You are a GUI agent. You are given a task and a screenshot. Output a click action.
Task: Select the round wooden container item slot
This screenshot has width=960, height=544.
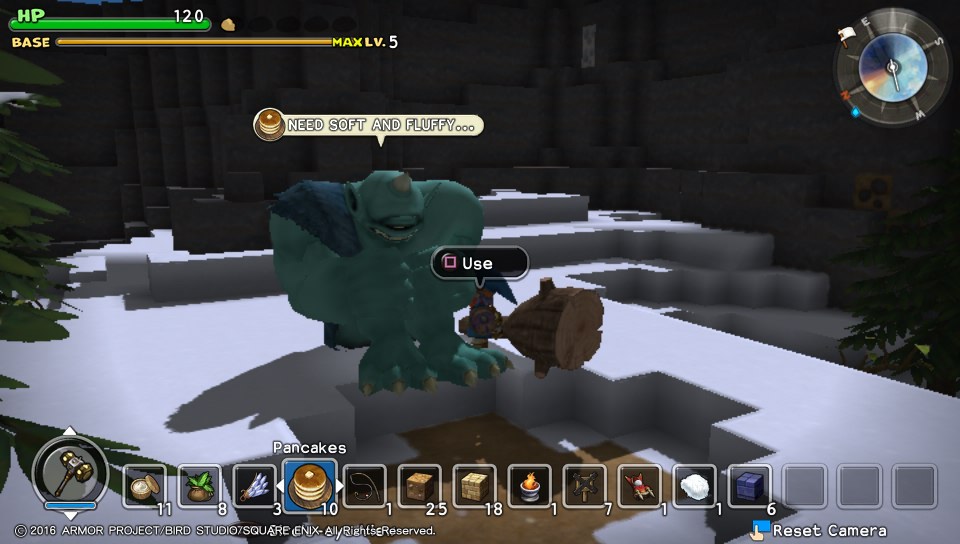pyautogui.click(x=145, y=486)
